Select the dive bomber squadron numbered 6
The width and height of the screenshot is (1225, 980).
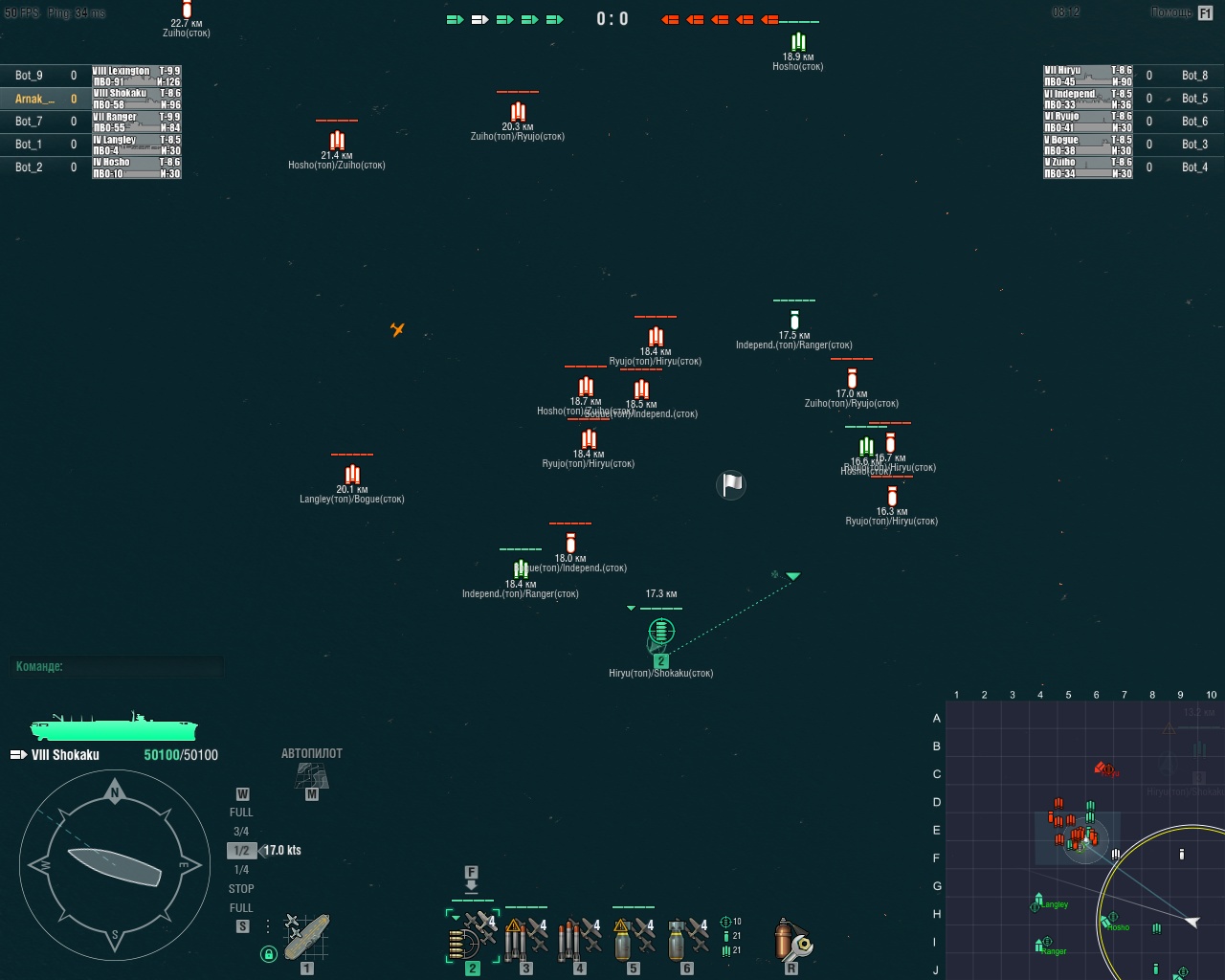coord(686,938)
